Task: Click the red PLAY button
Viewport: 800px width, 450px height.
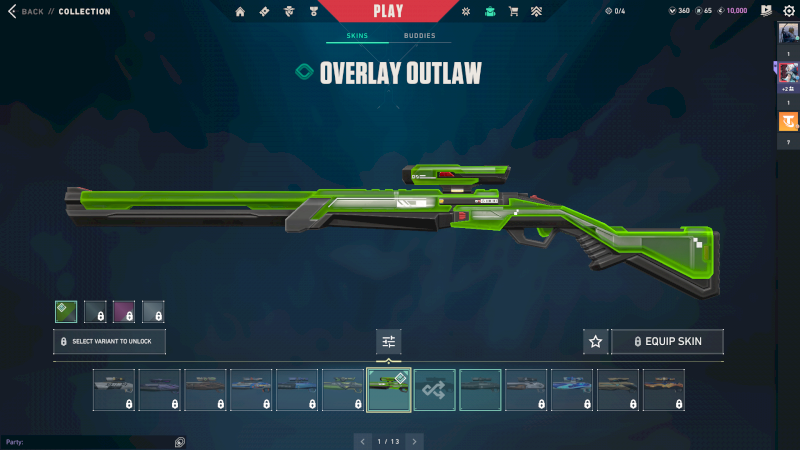Action: 388,11
